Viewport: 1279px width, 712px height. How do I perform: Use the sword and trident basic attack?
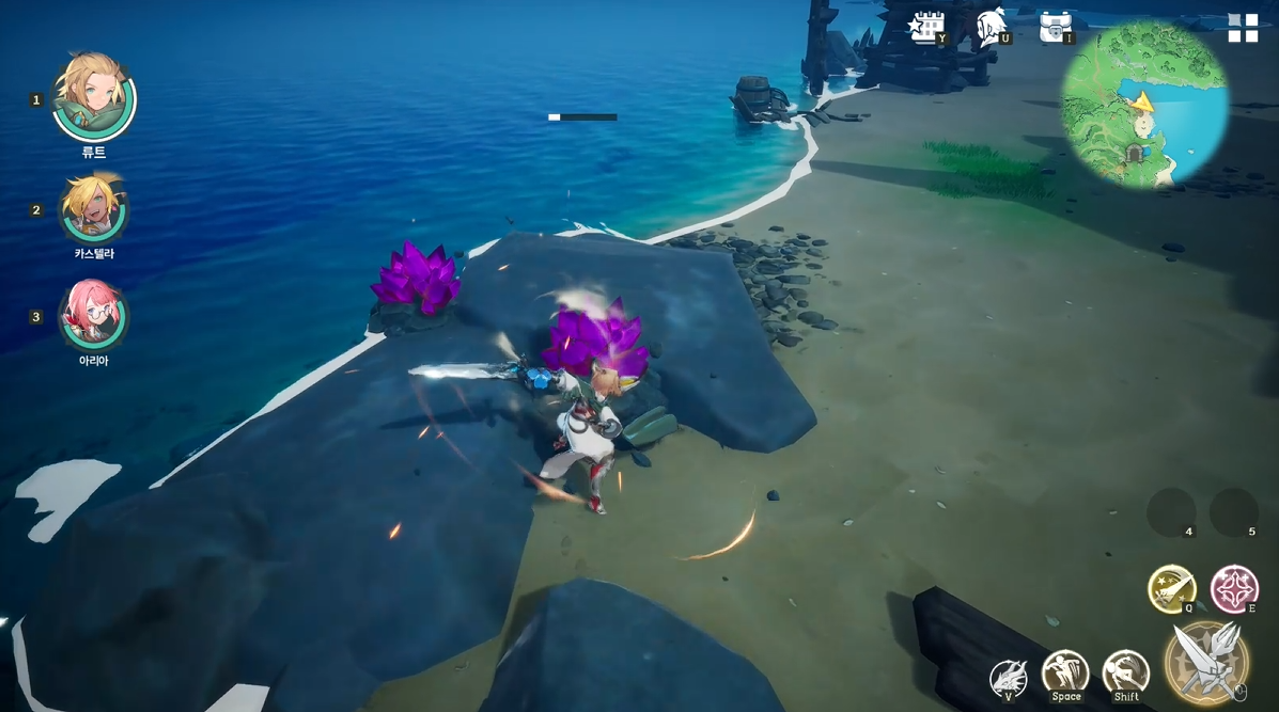(x=1206, y=662)
